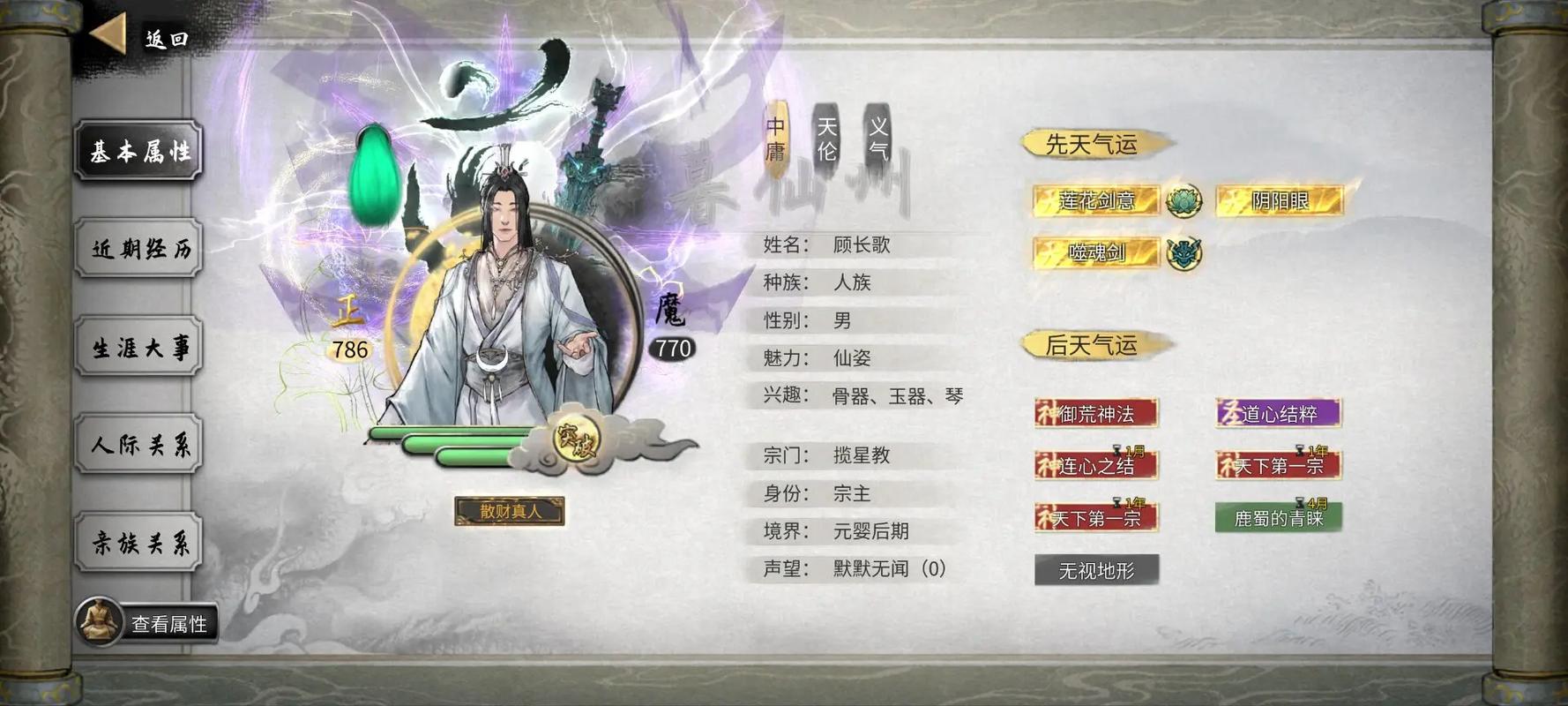
Task: Expand the 先天气运 section header
Action: [x=1094, y=143]
